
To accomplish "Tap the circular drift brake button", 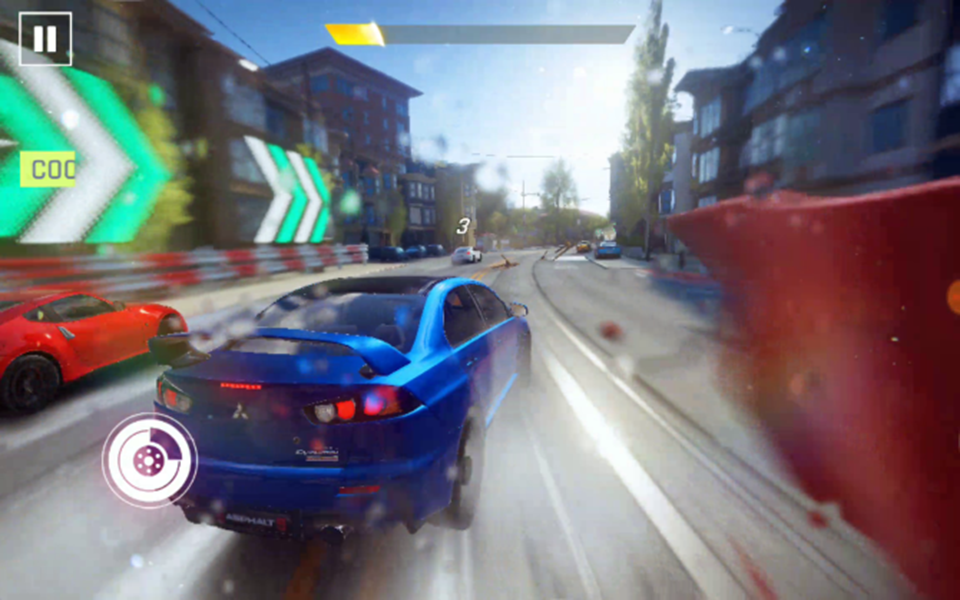I will [x=150, y=460].
